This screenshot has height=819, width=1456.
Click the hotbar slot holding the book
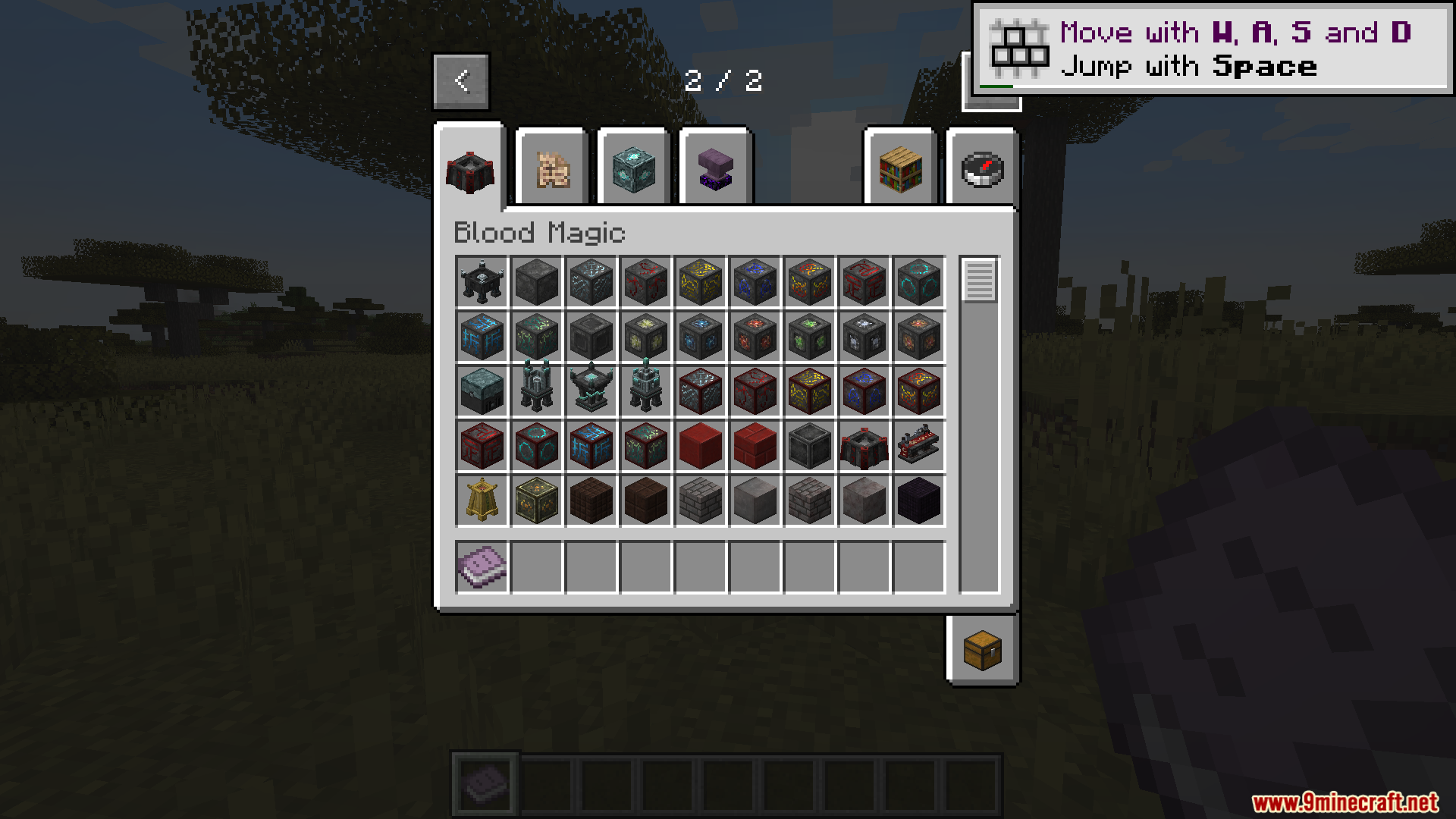pos(485,785)
